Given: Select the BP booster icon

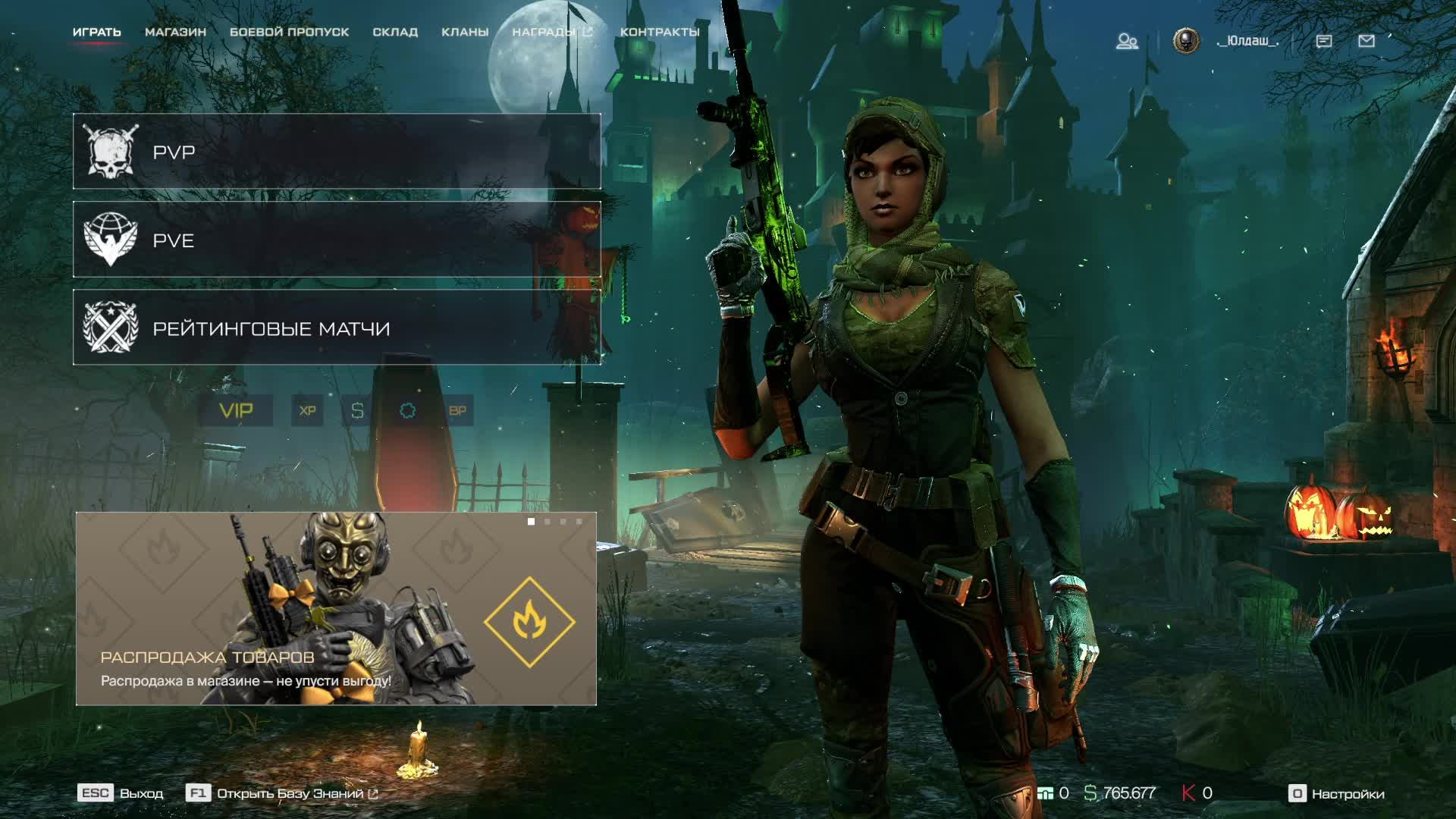Looking at the screenshot, I should pos(457,410).
